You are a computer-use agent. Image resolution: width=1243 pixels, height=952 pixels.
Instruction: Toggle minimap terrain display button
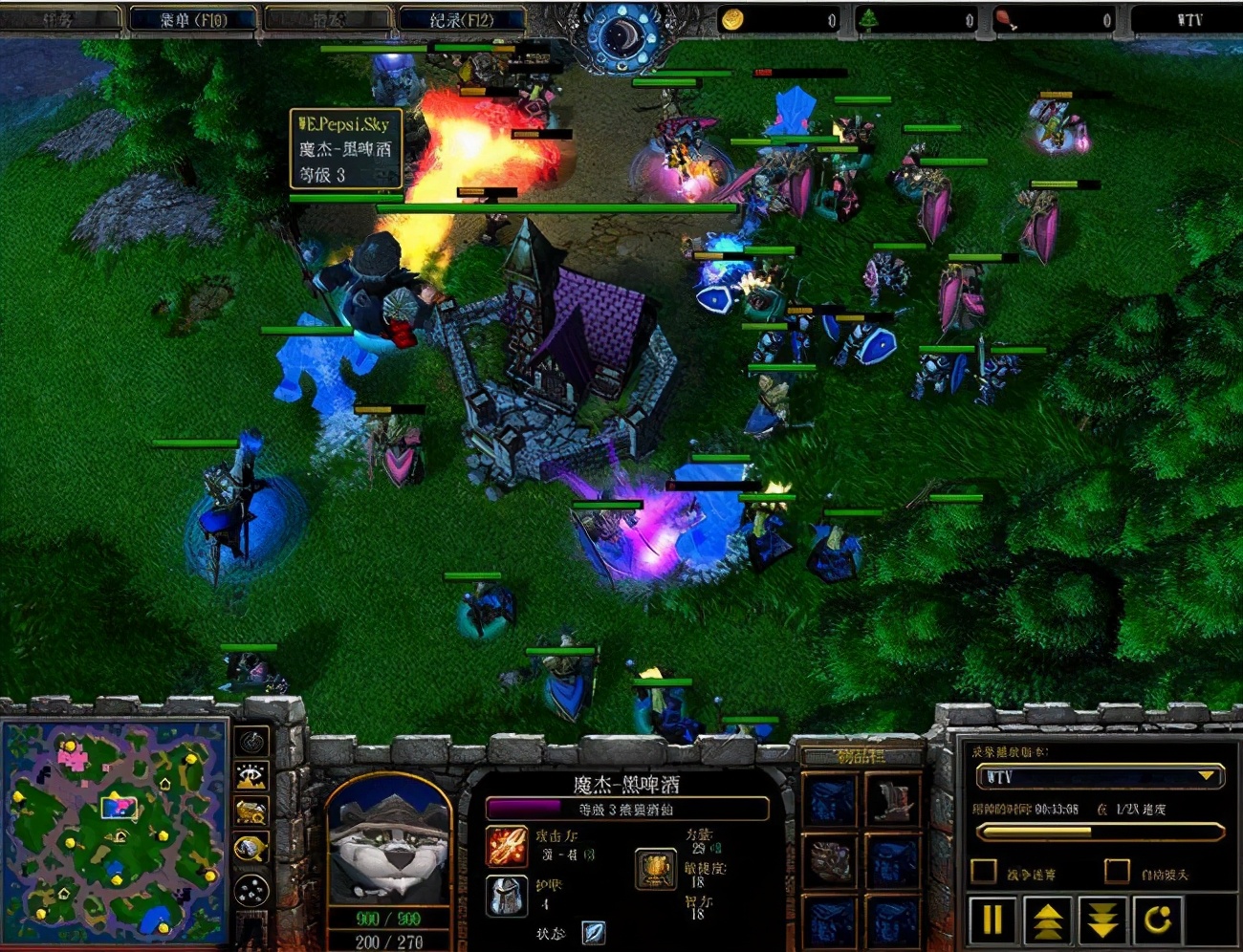[251, 776]
